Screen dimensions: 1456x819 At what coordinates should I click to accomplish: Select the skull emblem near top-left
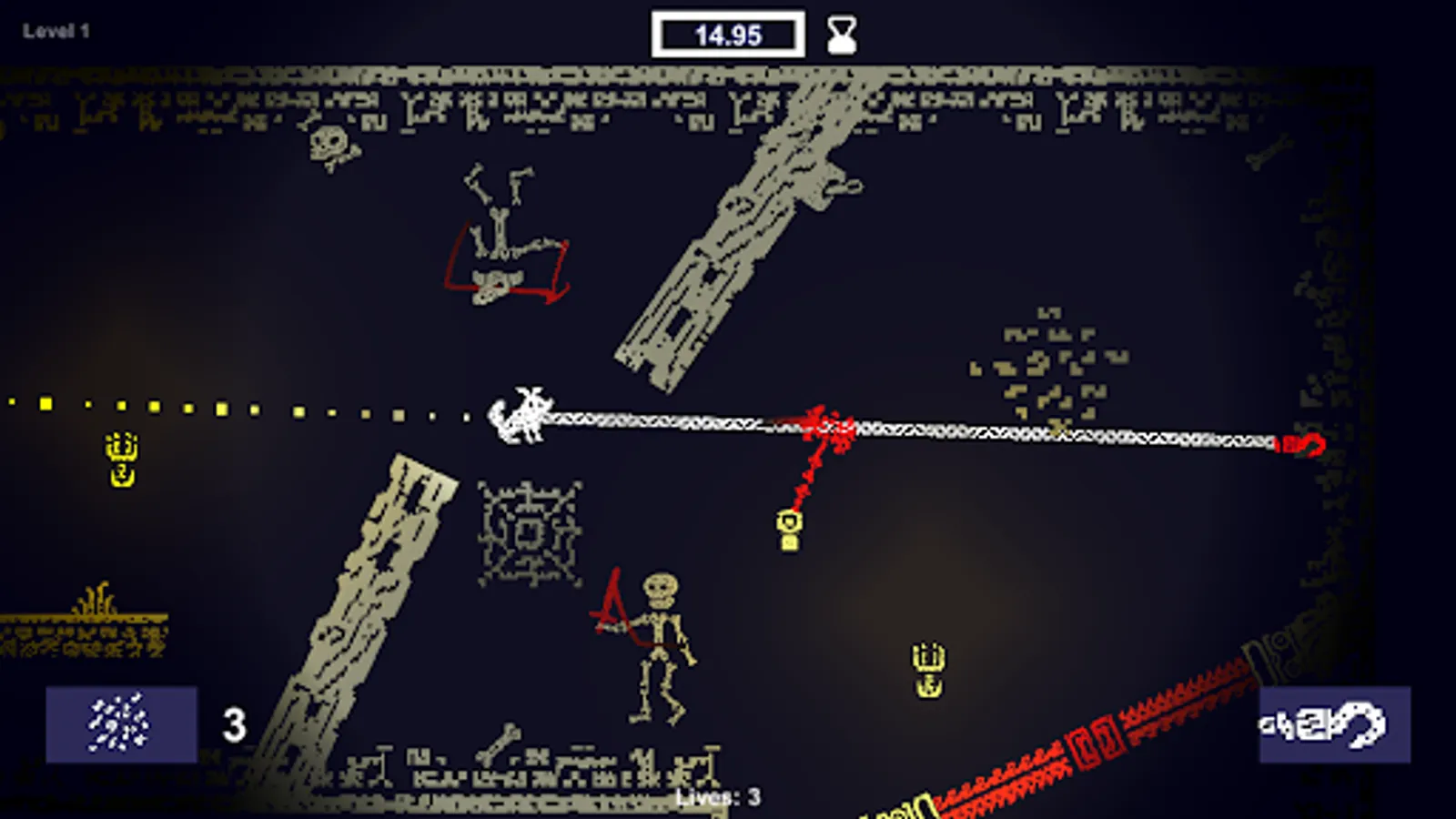click(327, 146)
